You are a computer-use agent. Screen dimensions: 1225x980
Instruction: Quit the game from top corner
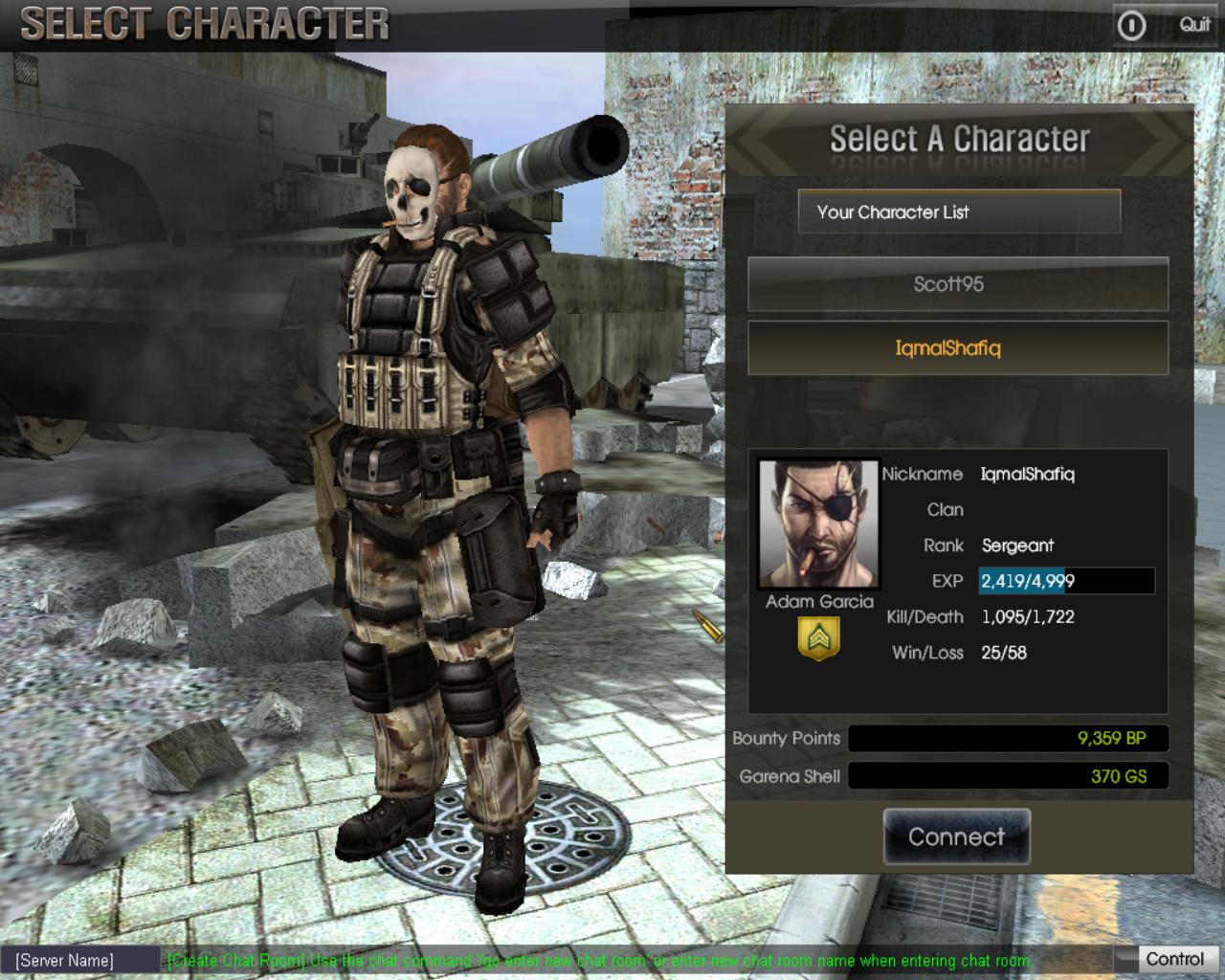tap(1164, 25)
